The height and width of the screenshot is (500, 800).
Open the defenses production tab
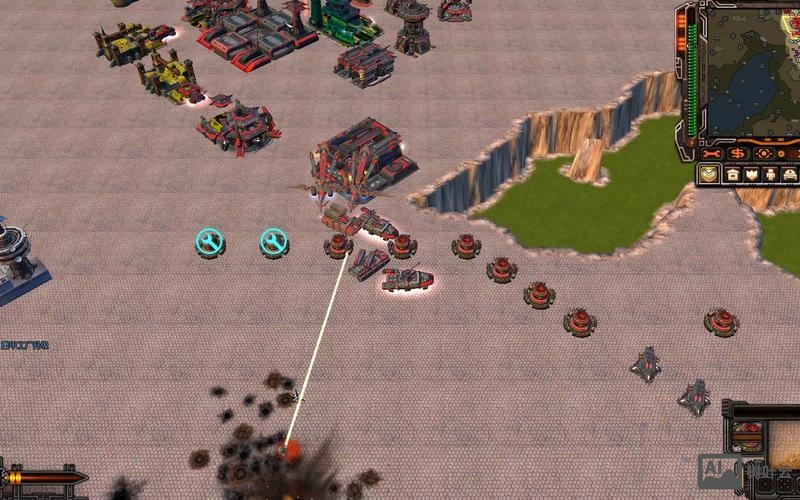click(x=751, y=174)
